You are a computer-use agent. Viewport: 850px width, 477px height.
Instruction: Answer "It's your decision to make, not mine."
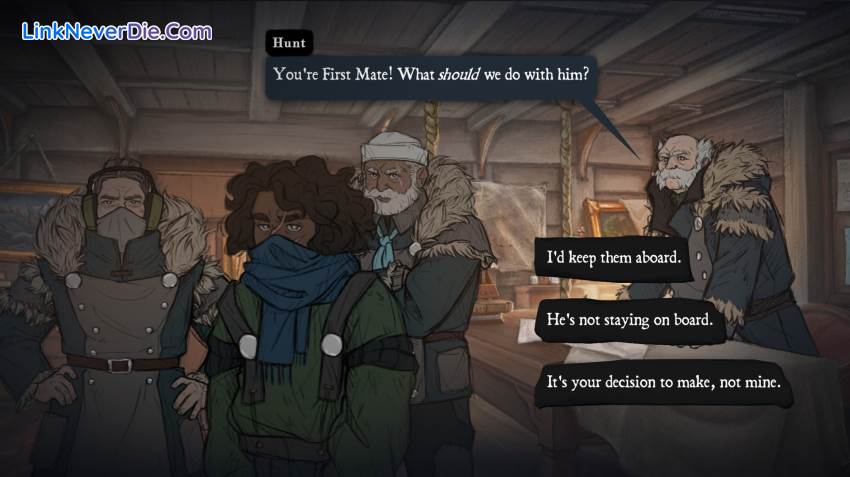pos(662,382)
